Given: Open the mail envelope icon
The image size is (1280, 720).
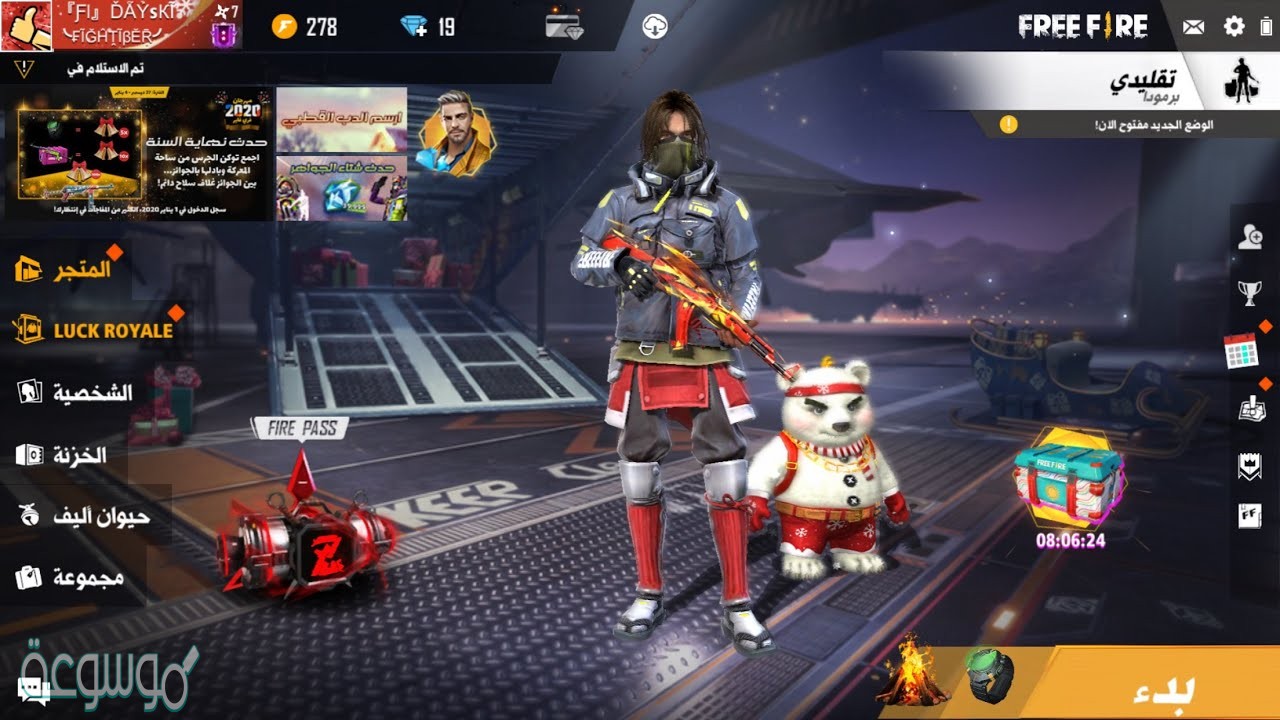Looking at the screenshot, I should click(1193, 27).
